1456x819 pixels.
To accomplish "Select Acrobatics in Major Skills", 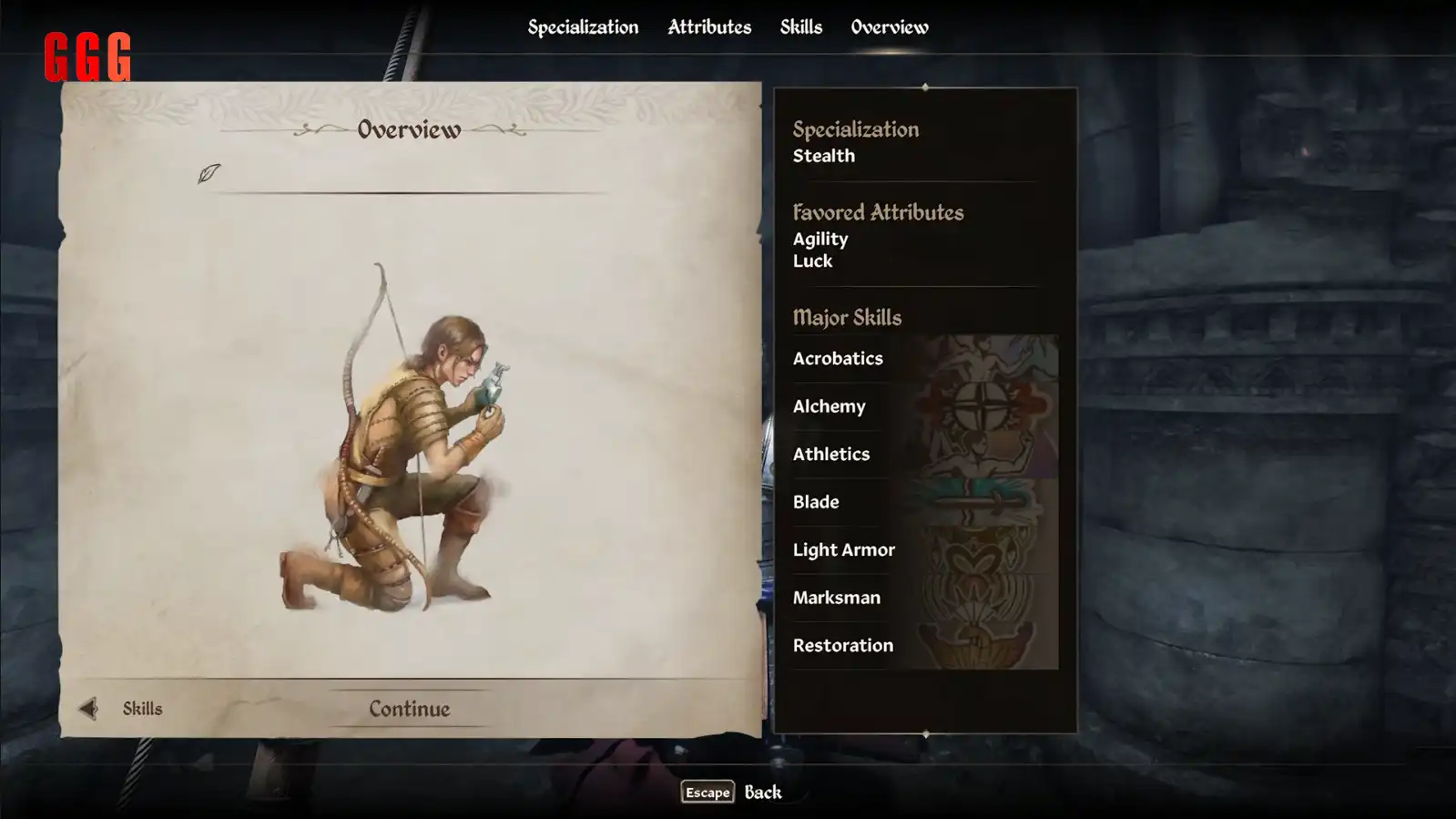I will point(924,358).
